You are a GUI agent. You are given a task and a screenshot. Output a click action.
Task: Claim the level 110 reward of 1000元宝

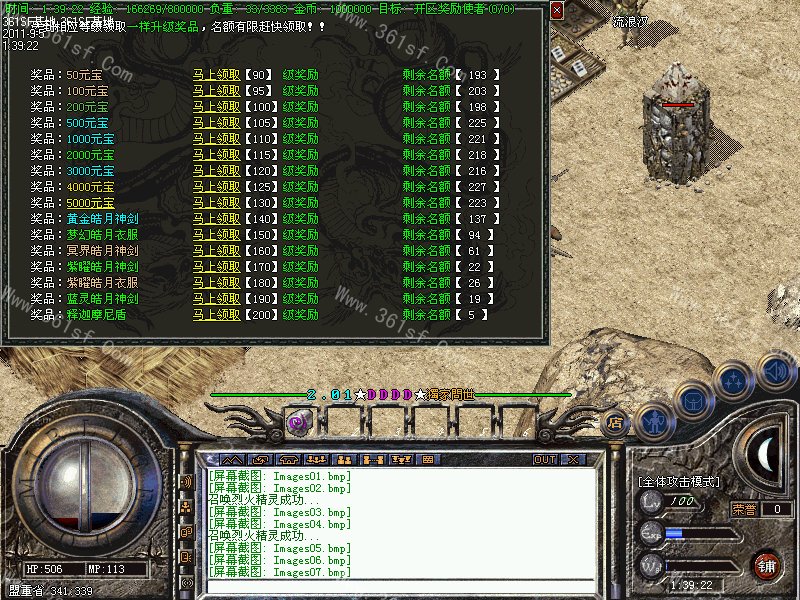click(217, 139)
